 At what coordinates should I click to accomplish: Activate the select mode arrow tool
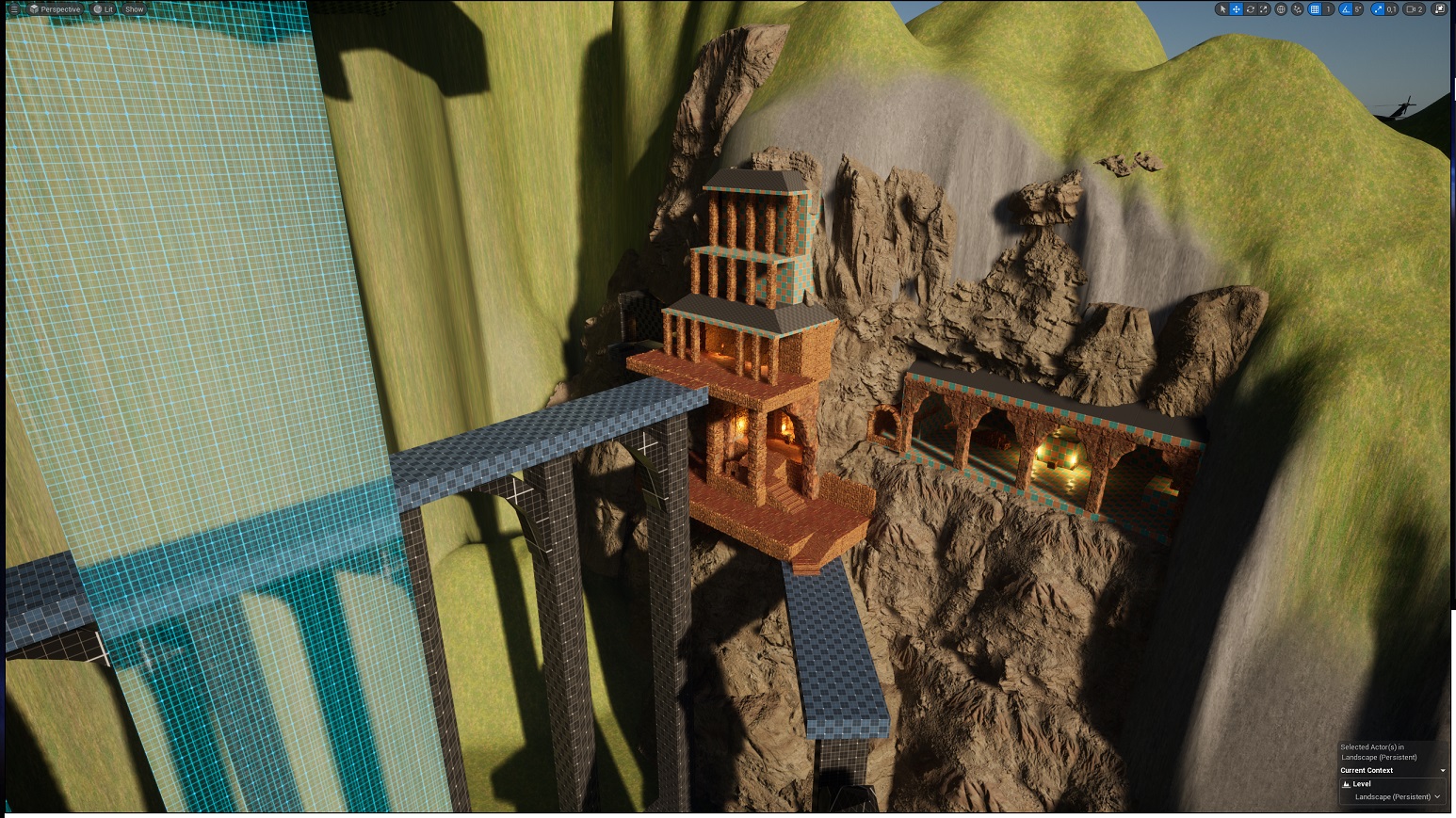click(1222, 9)
